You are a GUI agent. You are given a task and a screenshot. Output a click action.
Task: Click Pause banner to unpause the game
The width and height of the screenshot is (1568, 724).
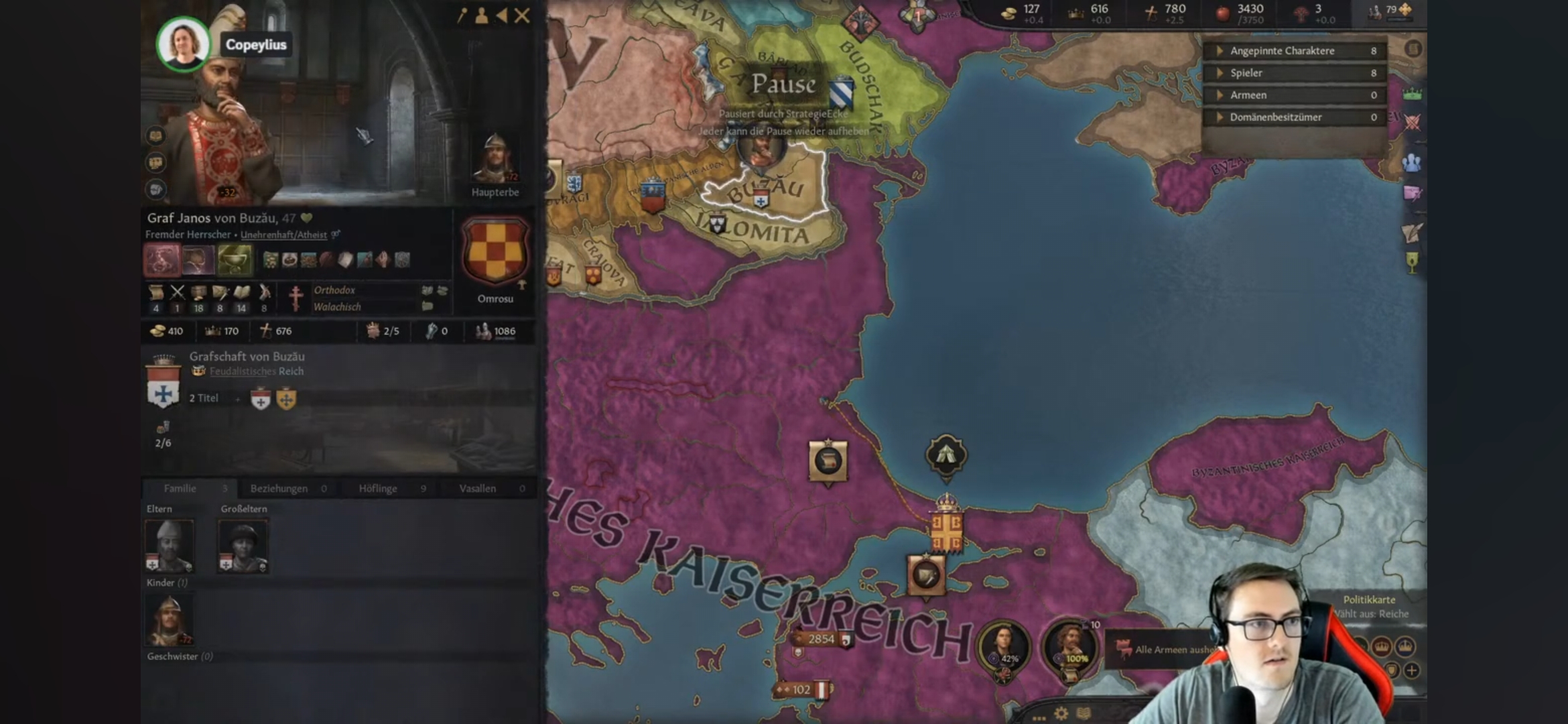click(783, 85)
